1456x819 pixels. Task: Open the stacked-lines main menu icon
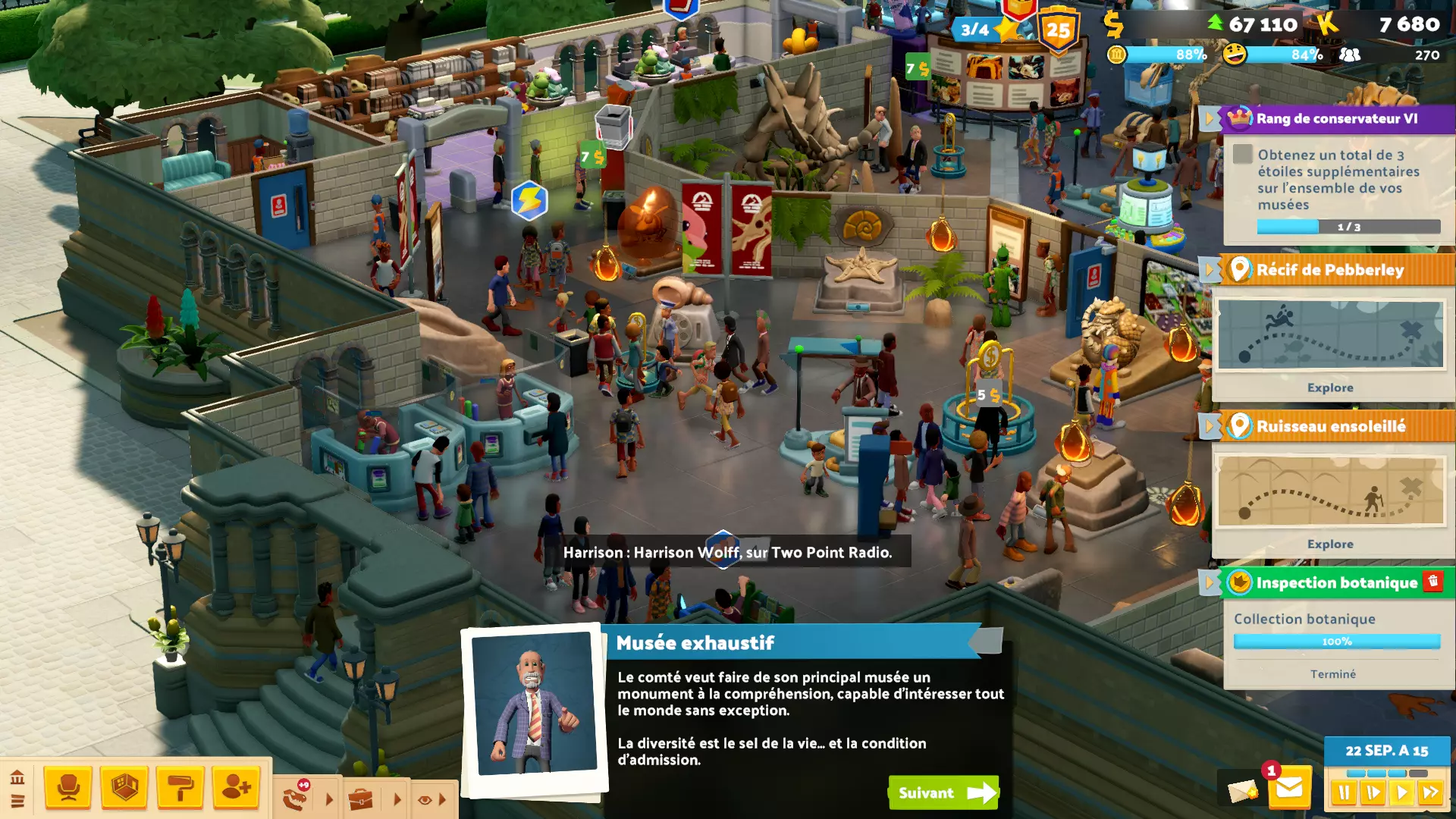(17, 801)
